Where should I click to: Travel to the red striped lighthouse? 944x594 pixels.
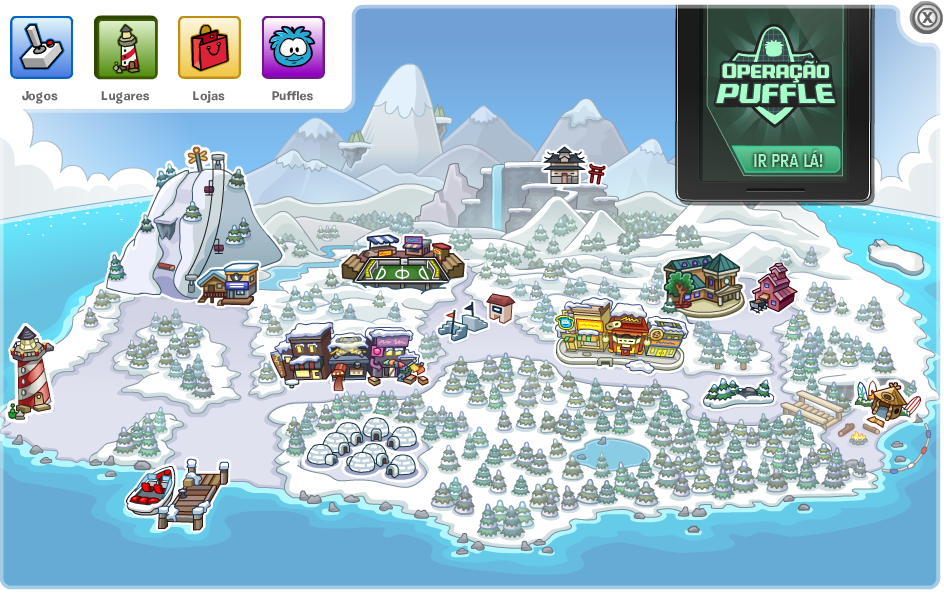[x=30, y=372]
